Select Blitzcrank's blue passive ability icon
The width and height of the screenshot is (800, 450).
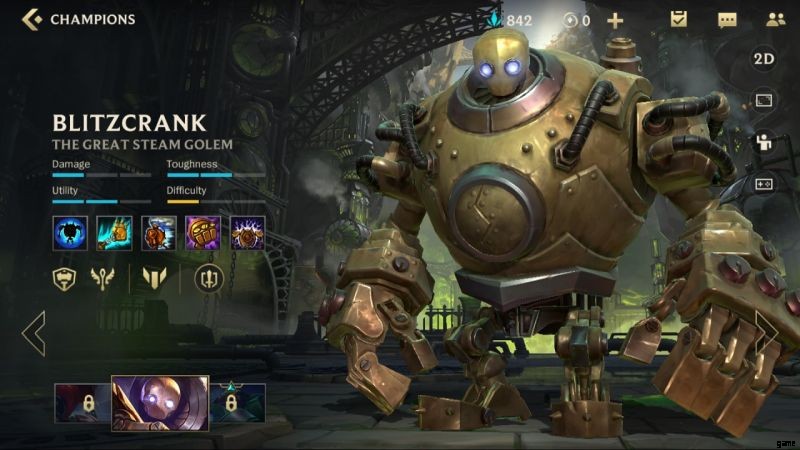pyautogui.click(x=68, y=233)
